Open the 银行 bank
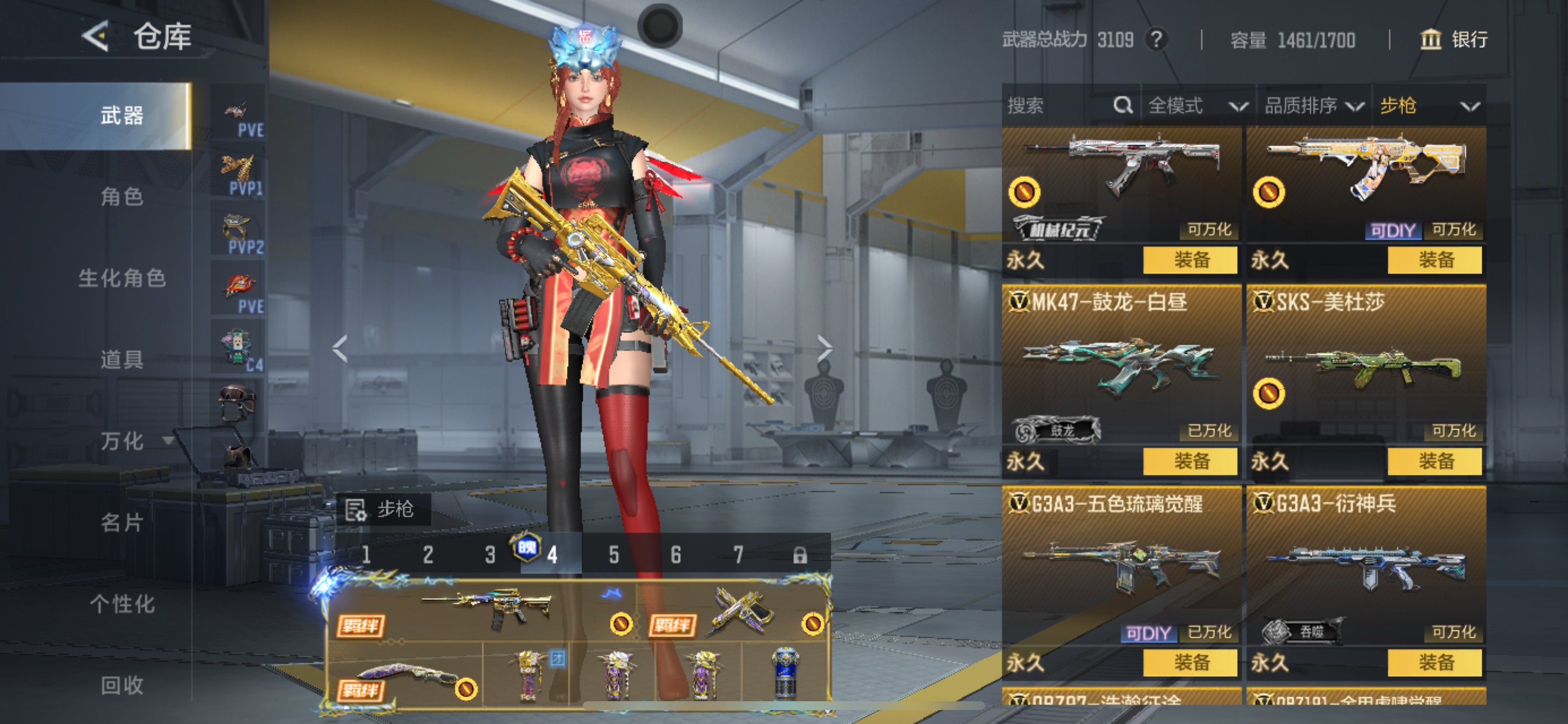 1454,40
